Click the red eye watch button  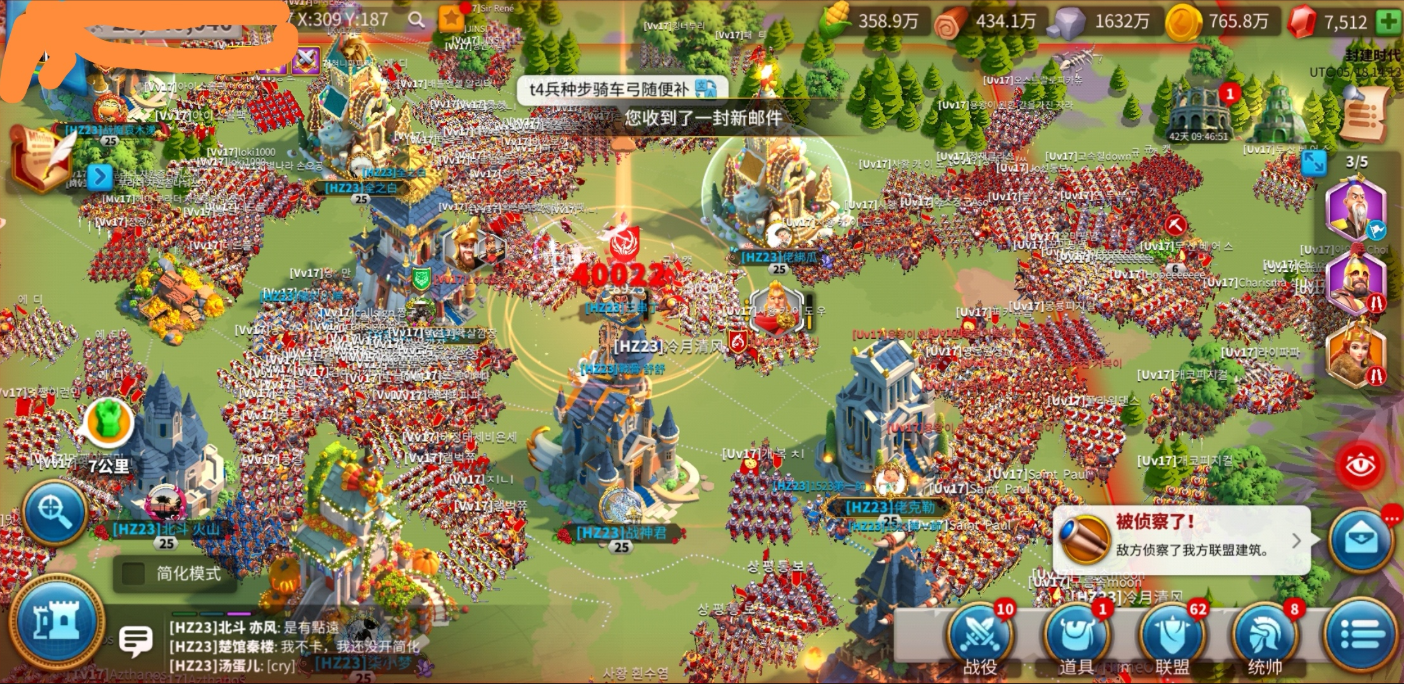1360,465
